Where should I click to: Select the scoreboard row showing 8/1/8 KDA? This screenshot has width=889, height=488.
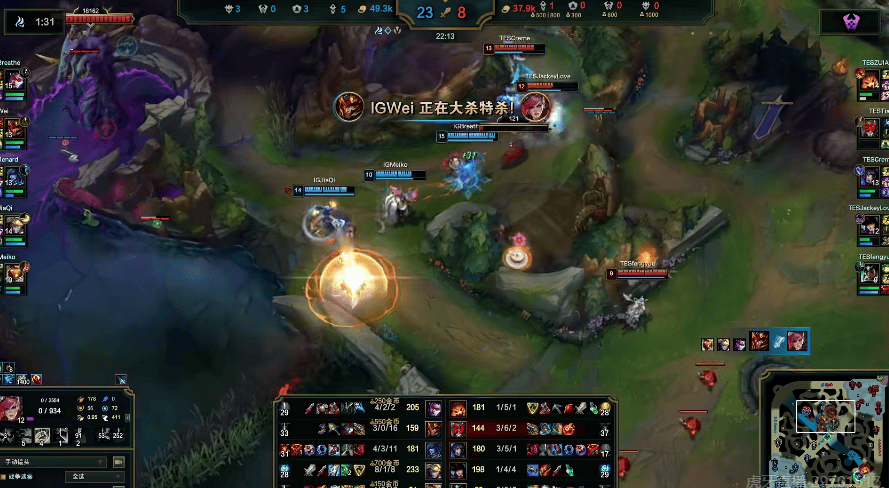pos(360,469)
